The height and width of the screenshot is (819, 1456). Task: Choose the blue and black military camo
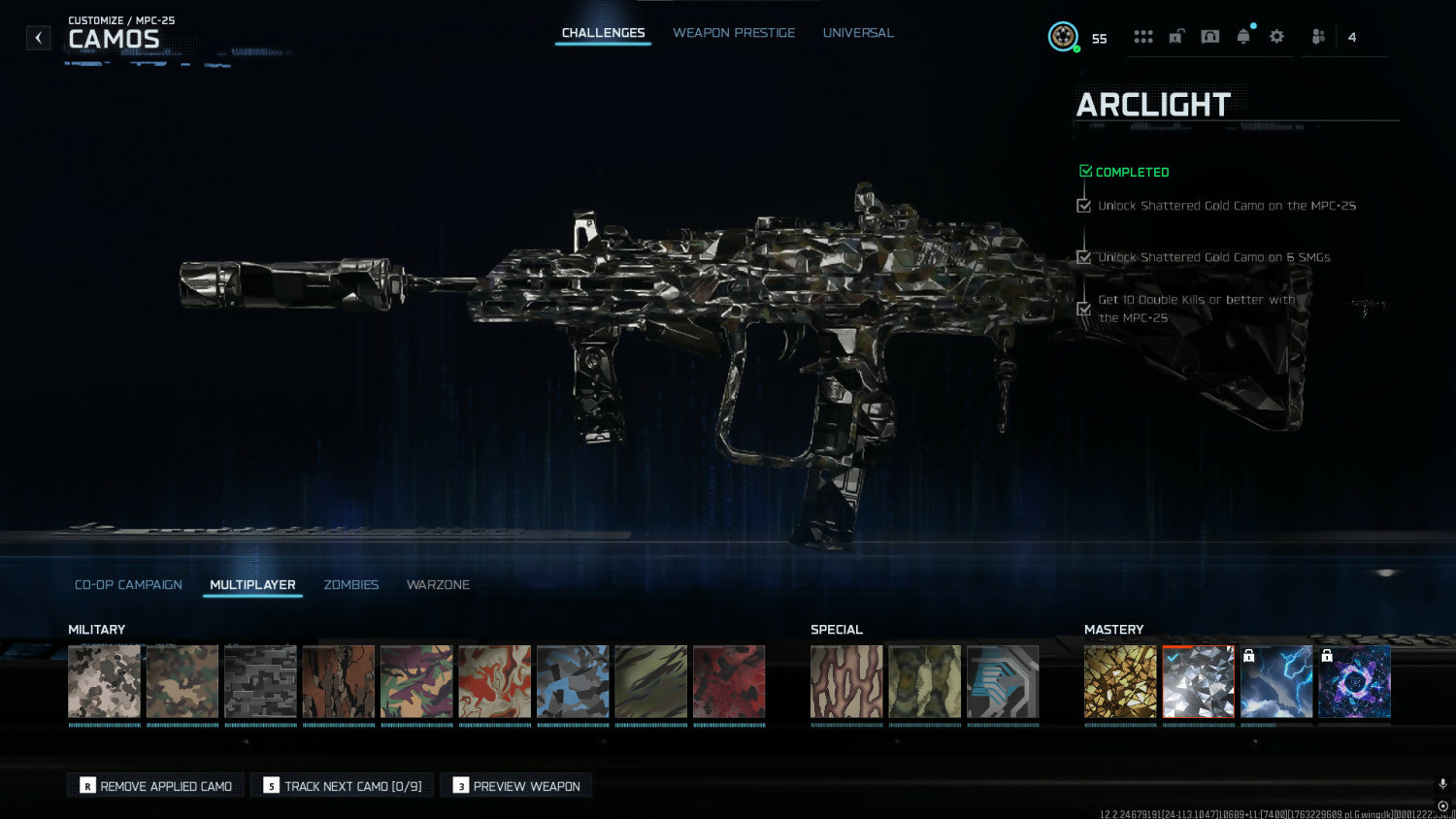(x=573, y=682)
